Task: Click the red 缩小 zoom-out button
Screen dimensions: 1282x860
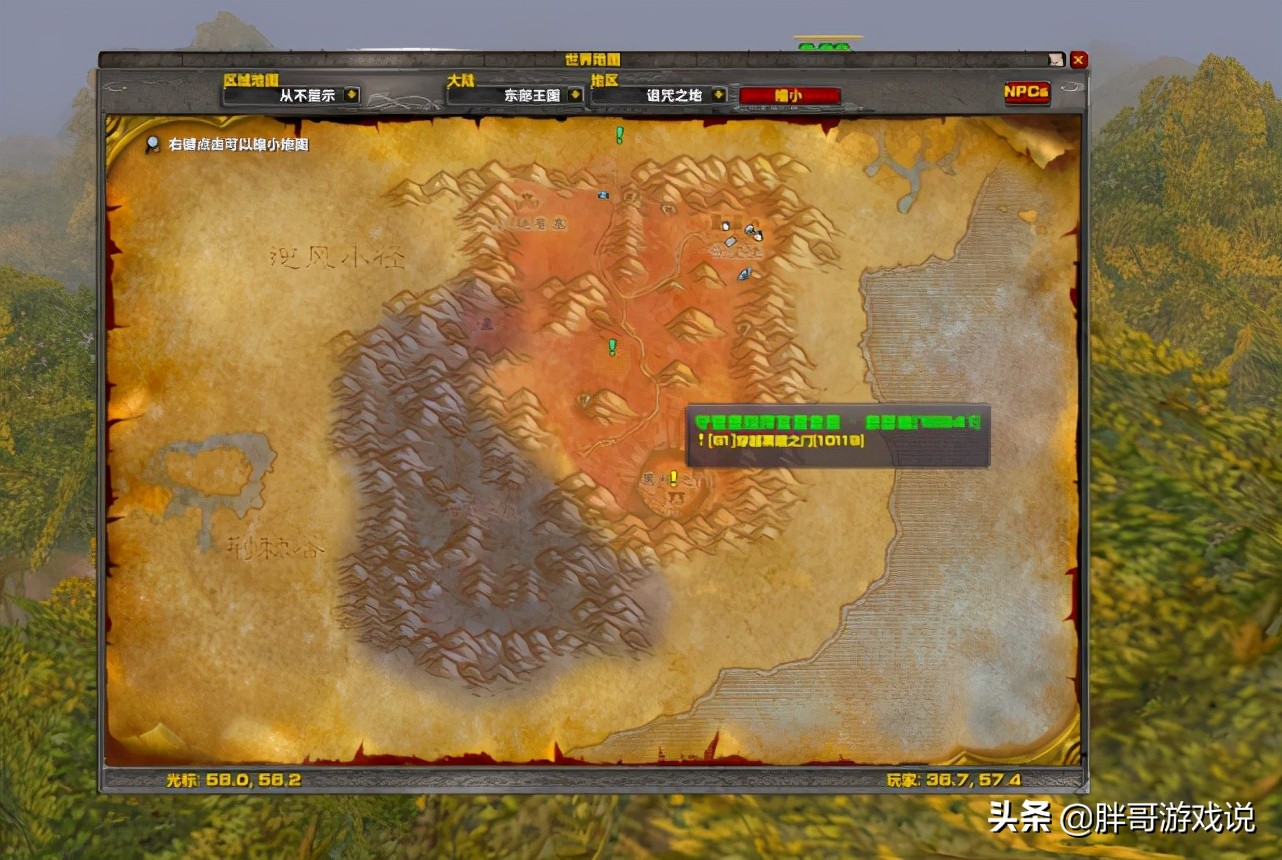Action: 789,96
